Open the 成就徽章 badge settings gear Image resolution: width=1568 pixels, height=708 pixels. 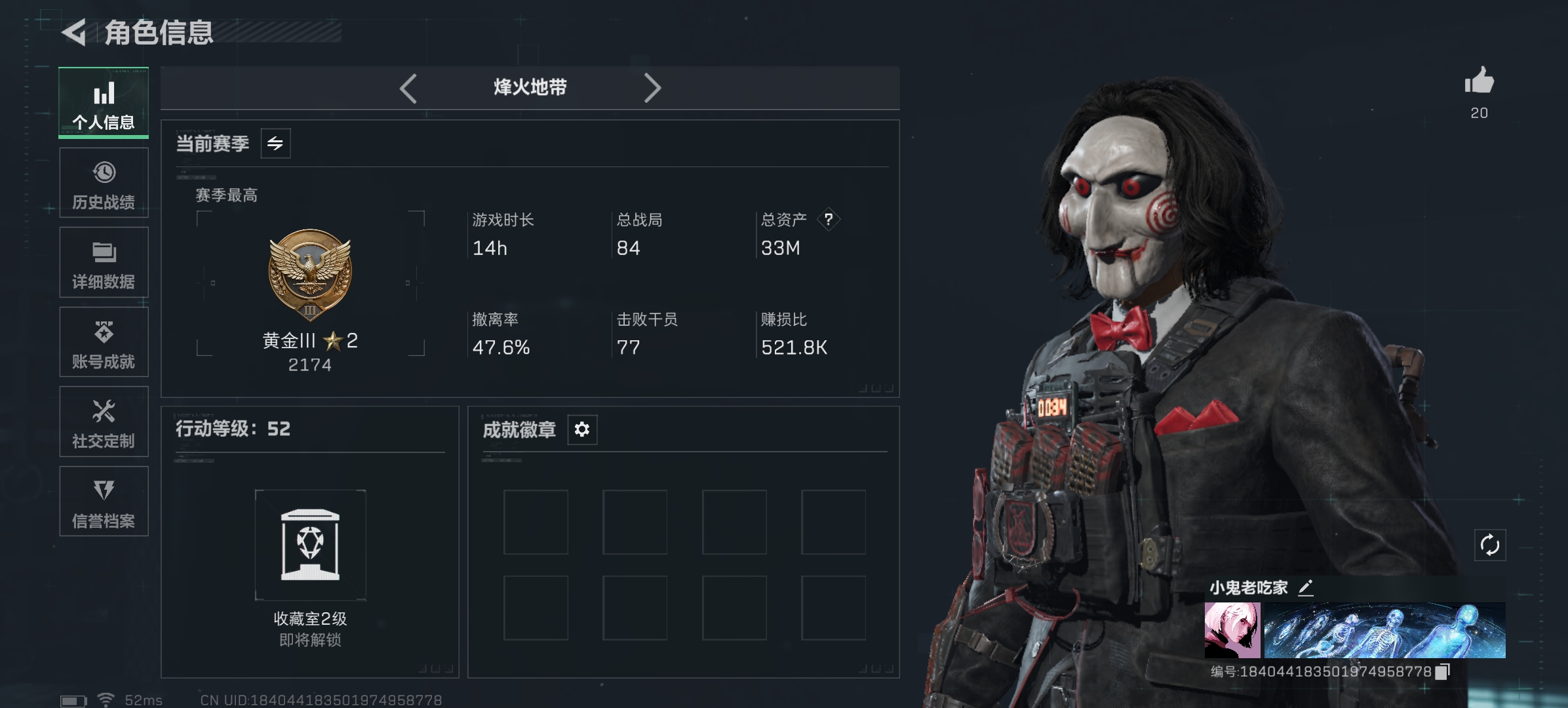click(x=582, y=429)
